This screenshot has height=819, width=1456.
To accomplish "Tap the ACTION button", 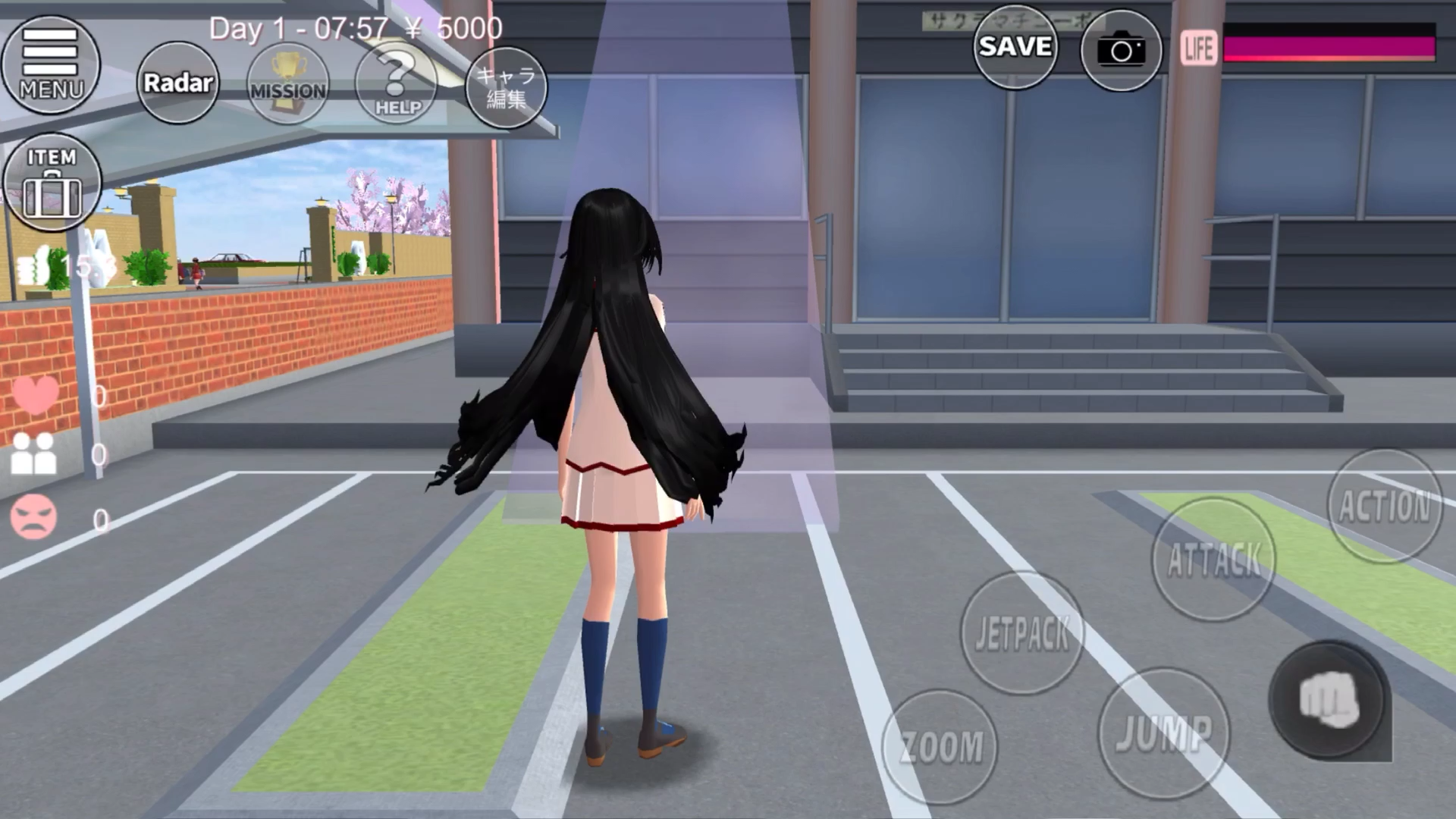I will 1385,506.
